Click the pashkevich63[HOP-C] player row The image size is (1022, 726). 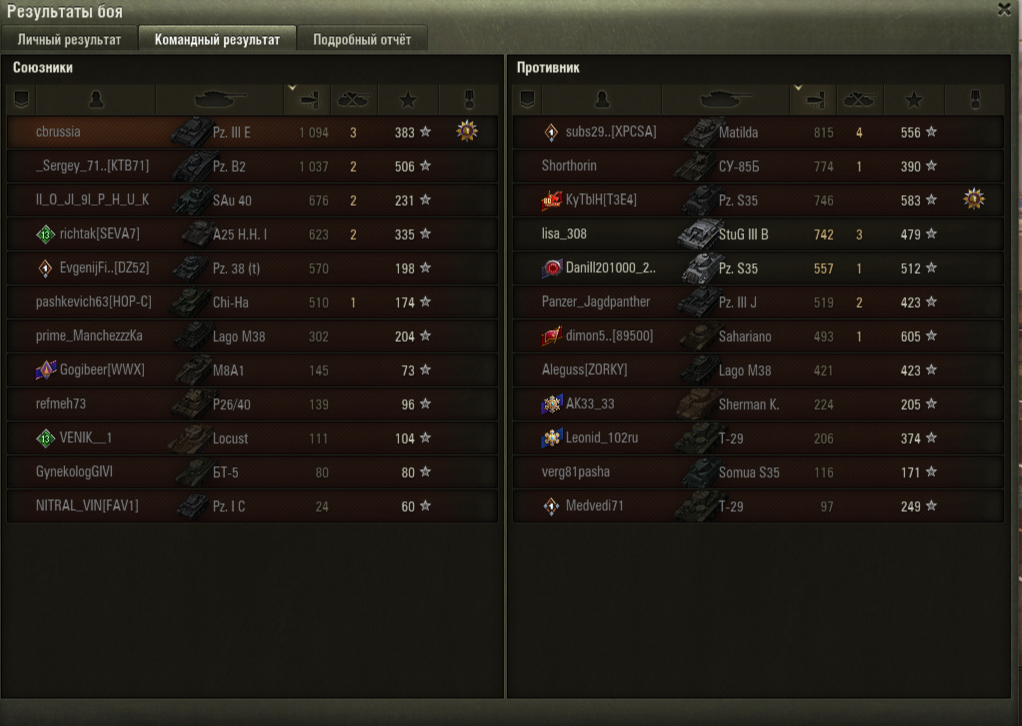click(93, 302)
